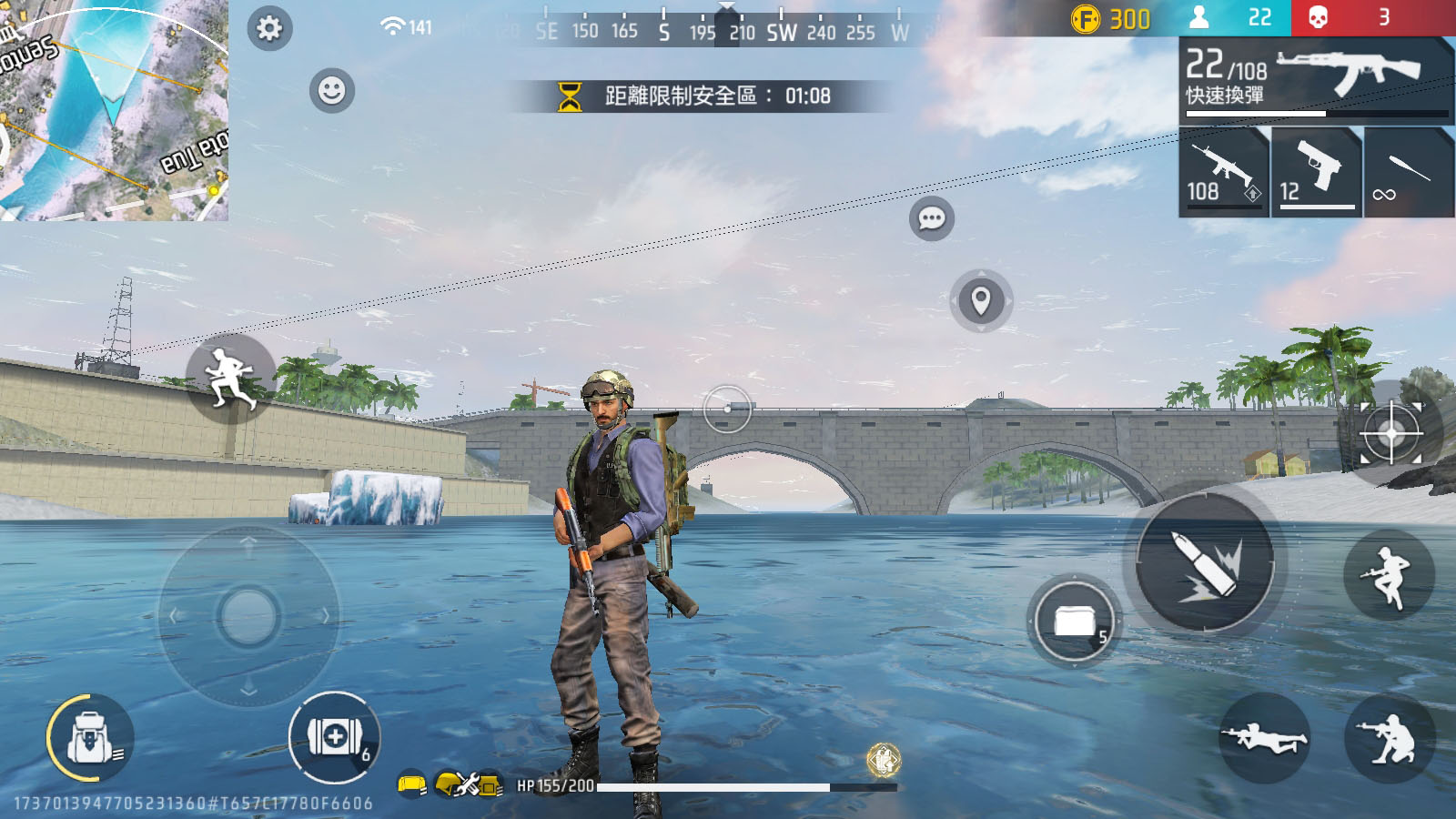
Task: Deploy the gloo wall item
Action: coord(1075,622)
